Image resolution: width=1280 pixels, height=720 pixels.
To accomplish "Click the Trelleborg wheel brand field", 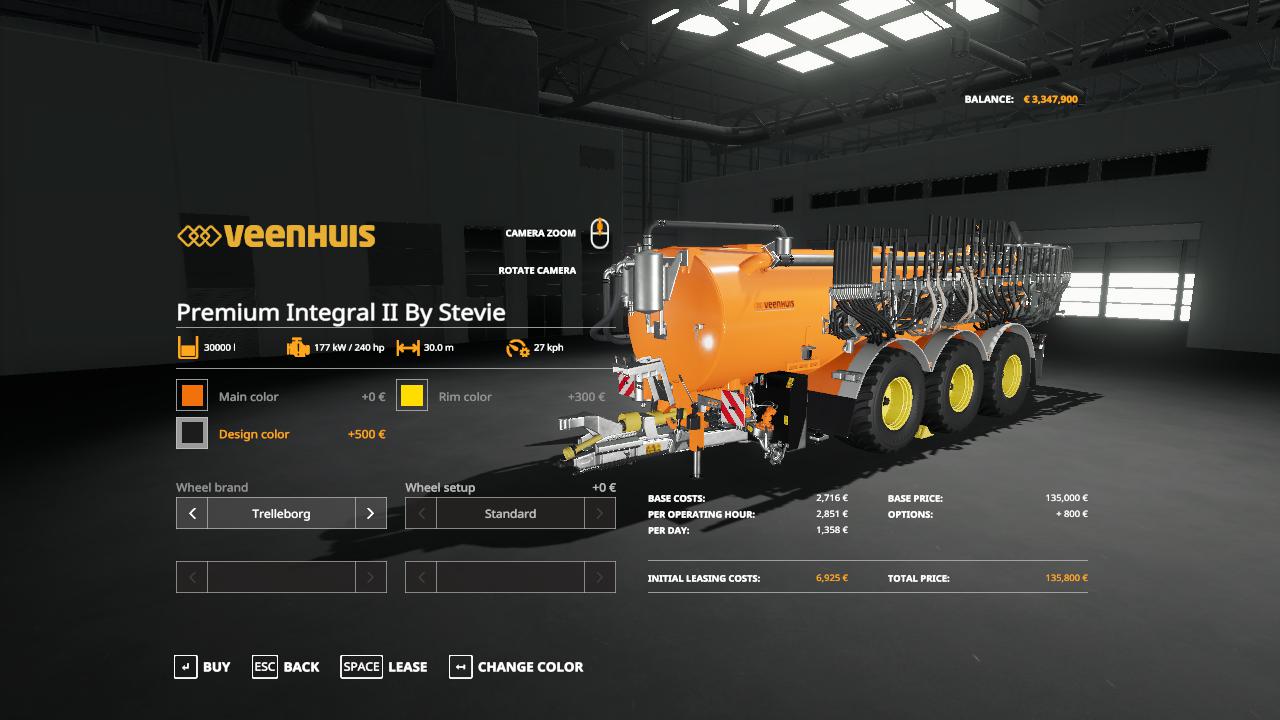I will coord(281,513).
